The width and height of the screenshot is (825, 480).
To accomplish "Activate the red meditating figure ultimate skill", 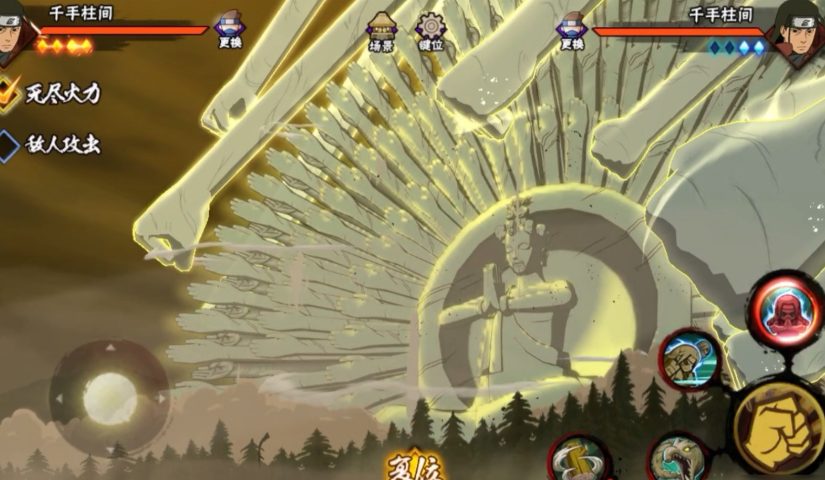I will pos(786,309).
